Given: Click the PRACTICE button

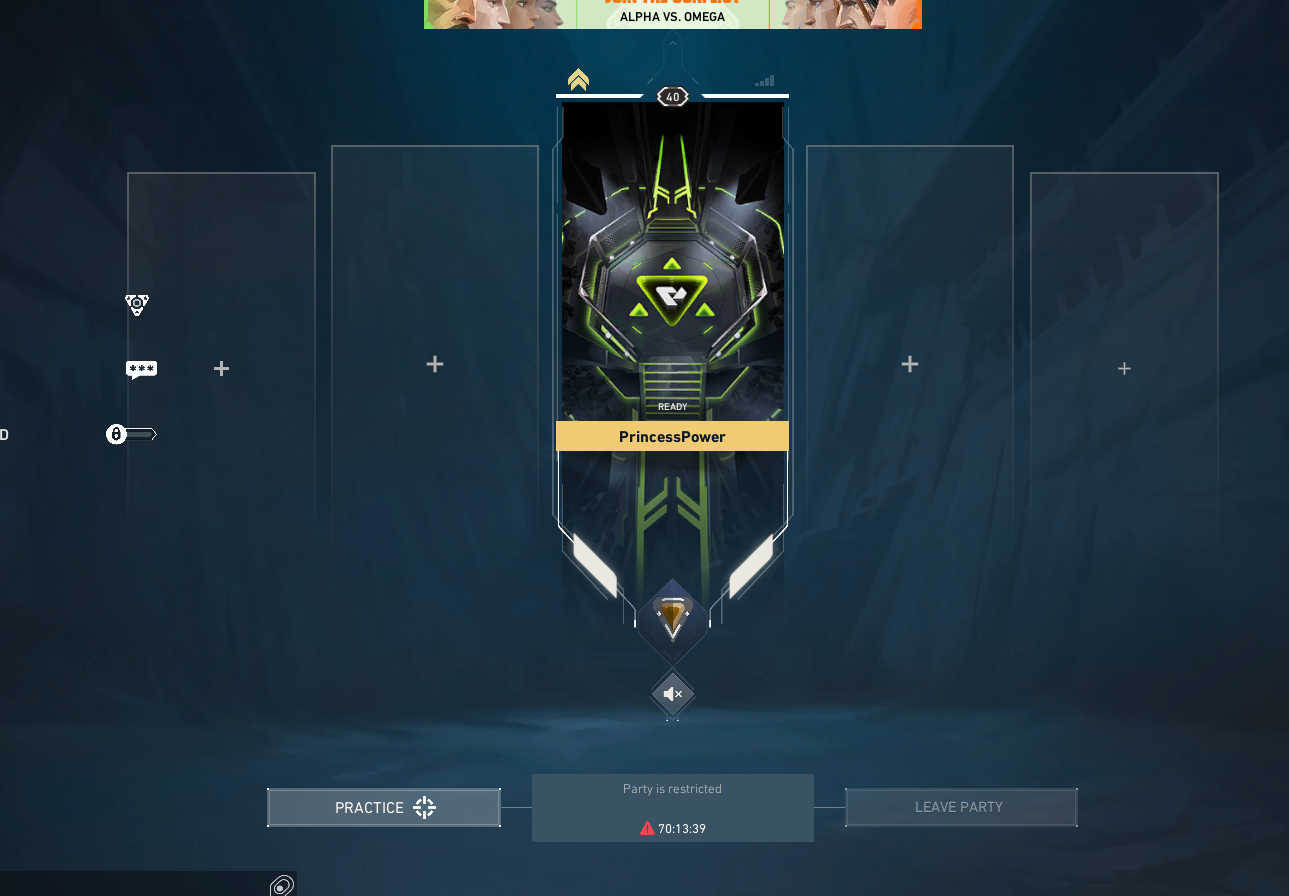Looking at the screenshot, I should click(383, 807).
